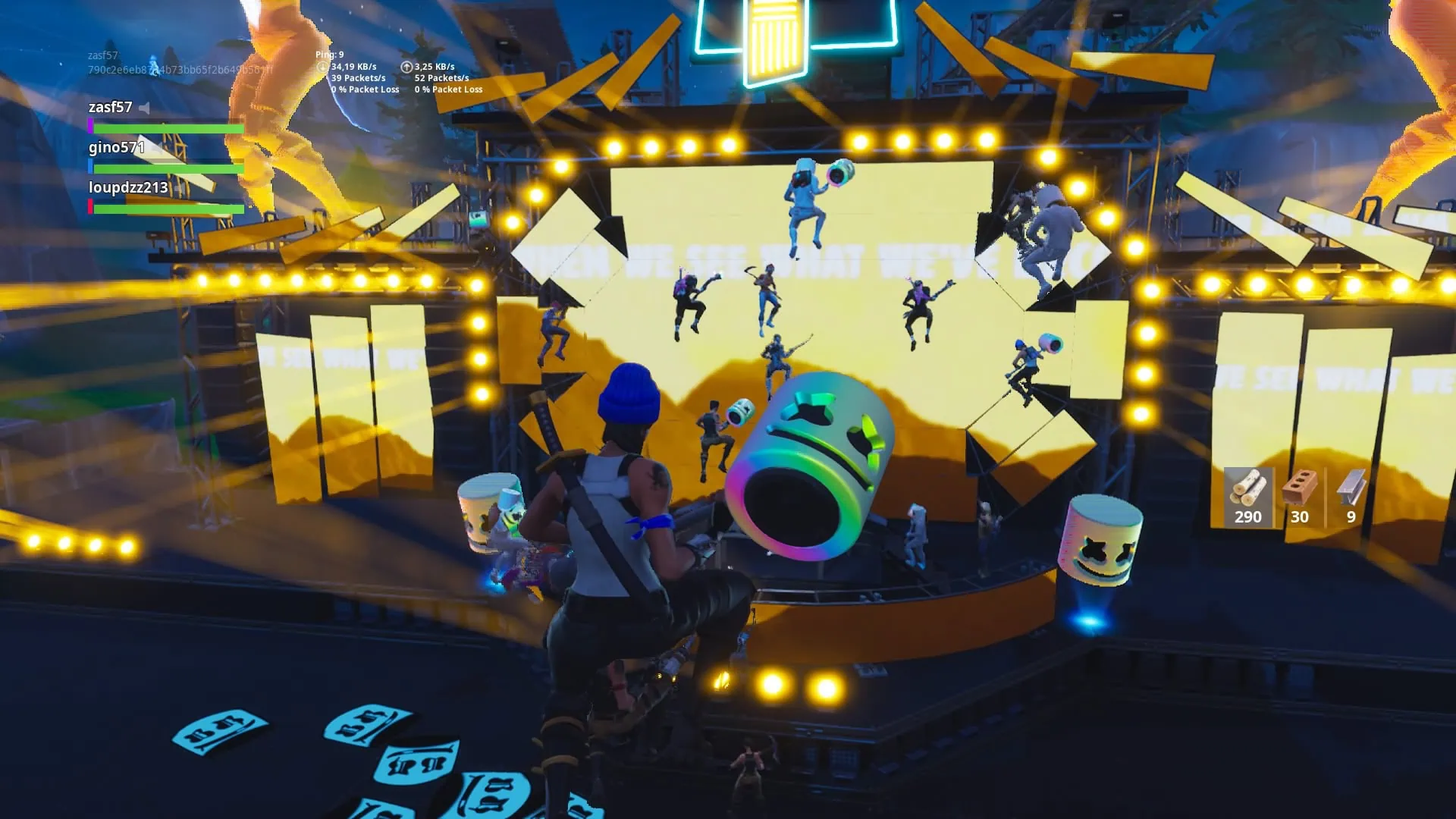This screenshot has height=819, width=1456.
Task: Select the wood material slot
Action: pyautogui.click(x=1247, y=497)
